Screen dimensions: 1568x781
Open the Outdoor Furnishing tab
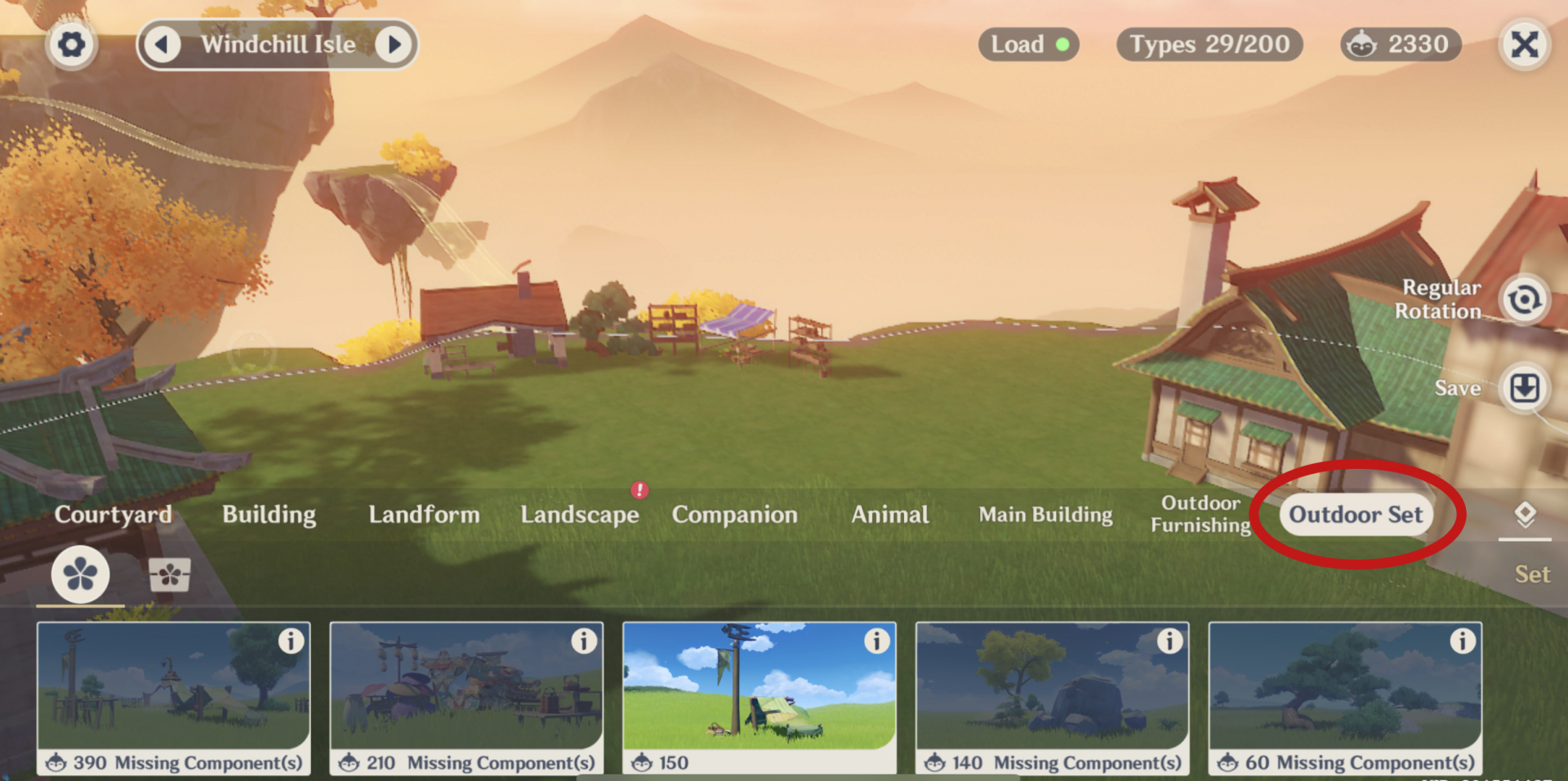tap(1200, 515)
